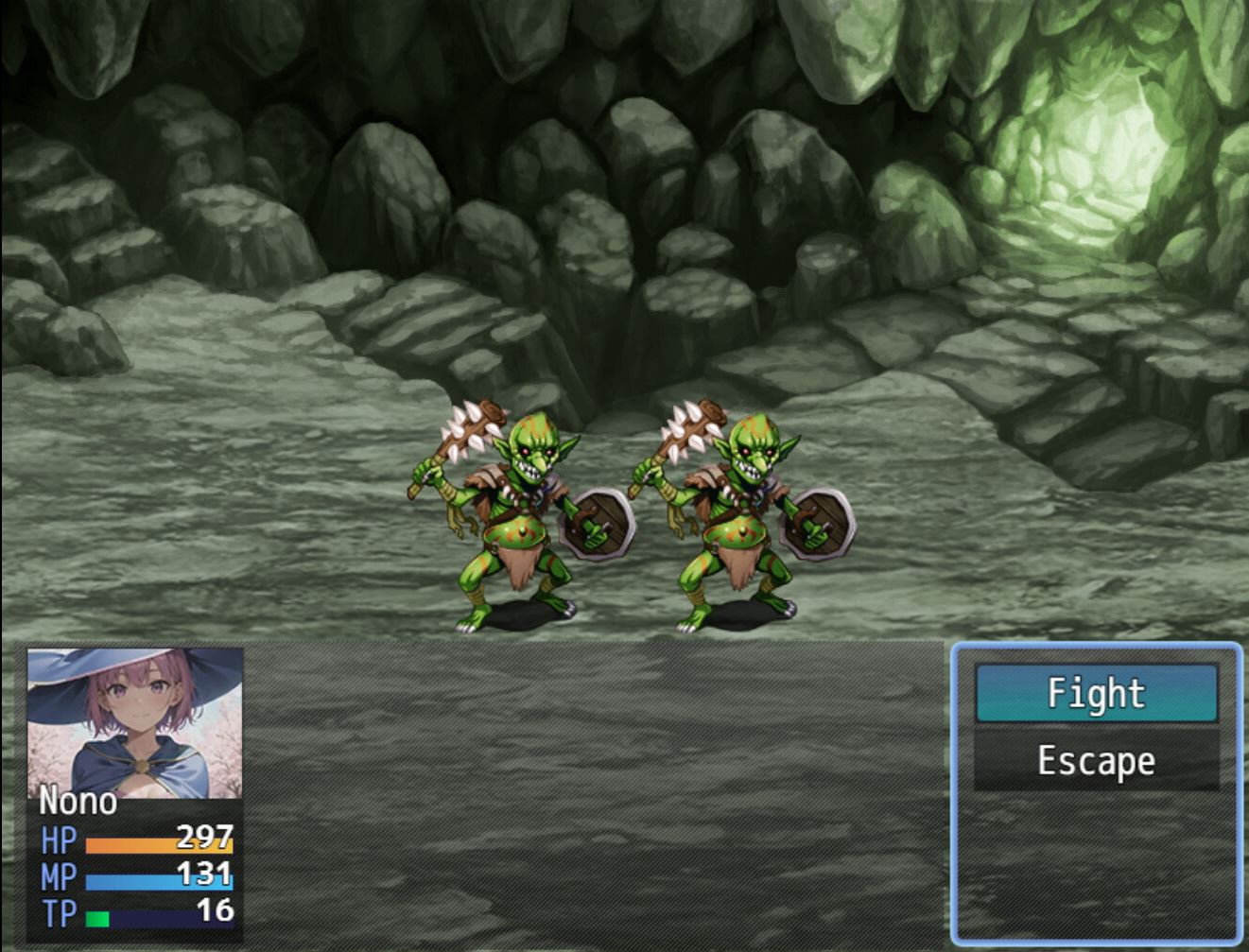Choose the Fight command
Image resolution: width=1249 pixels, height=952 pixels.
pyautogui.click(x=1096, y=693)
